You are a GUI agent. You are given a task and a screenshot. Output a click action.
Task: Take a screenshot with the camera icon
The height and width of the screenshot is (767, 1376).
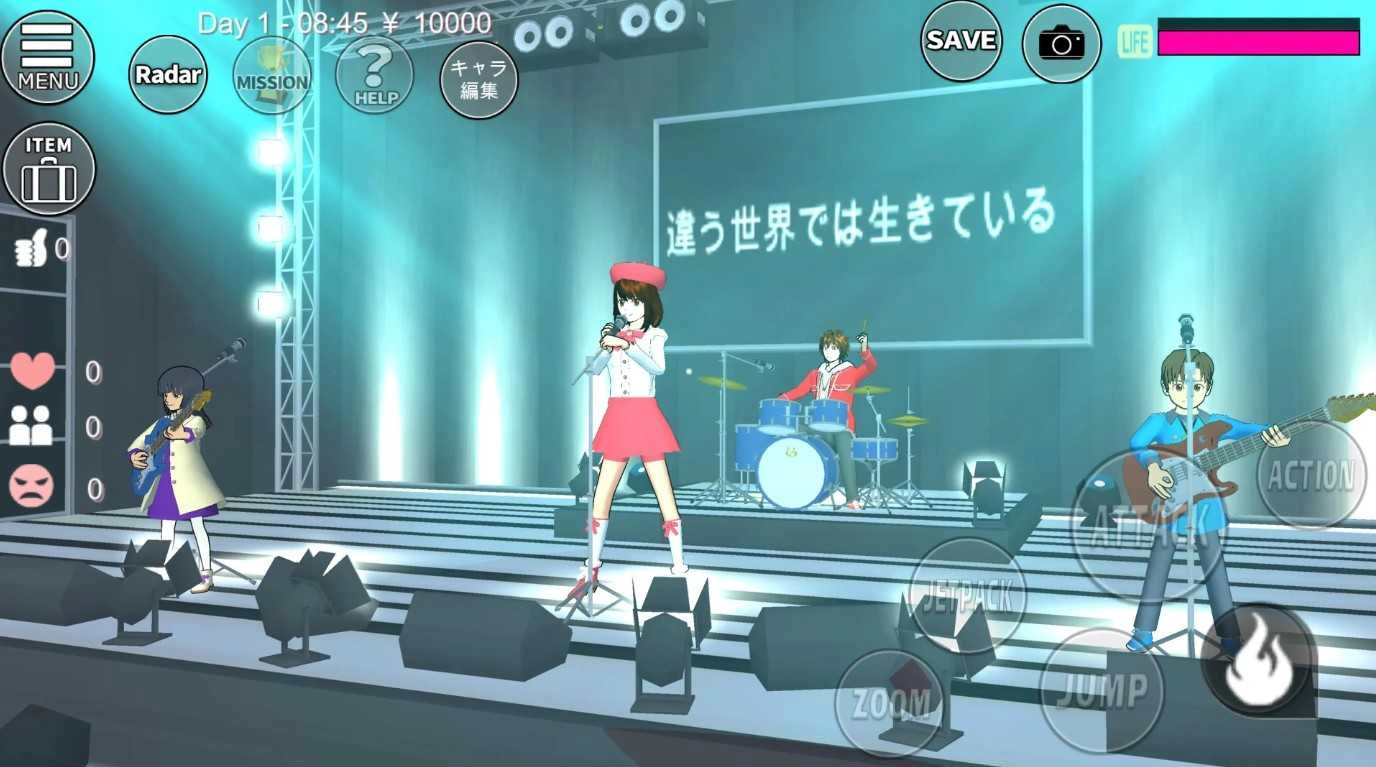(x=1060, y=44)
